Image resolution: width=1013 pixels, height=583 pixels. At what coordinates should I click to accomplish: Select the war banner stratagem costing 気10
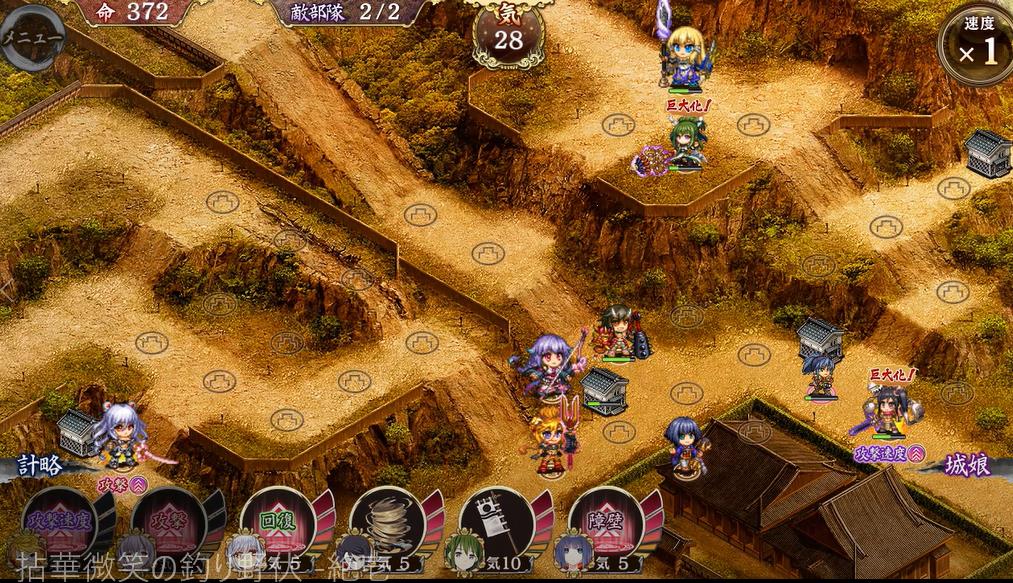[x=496, y=520]
